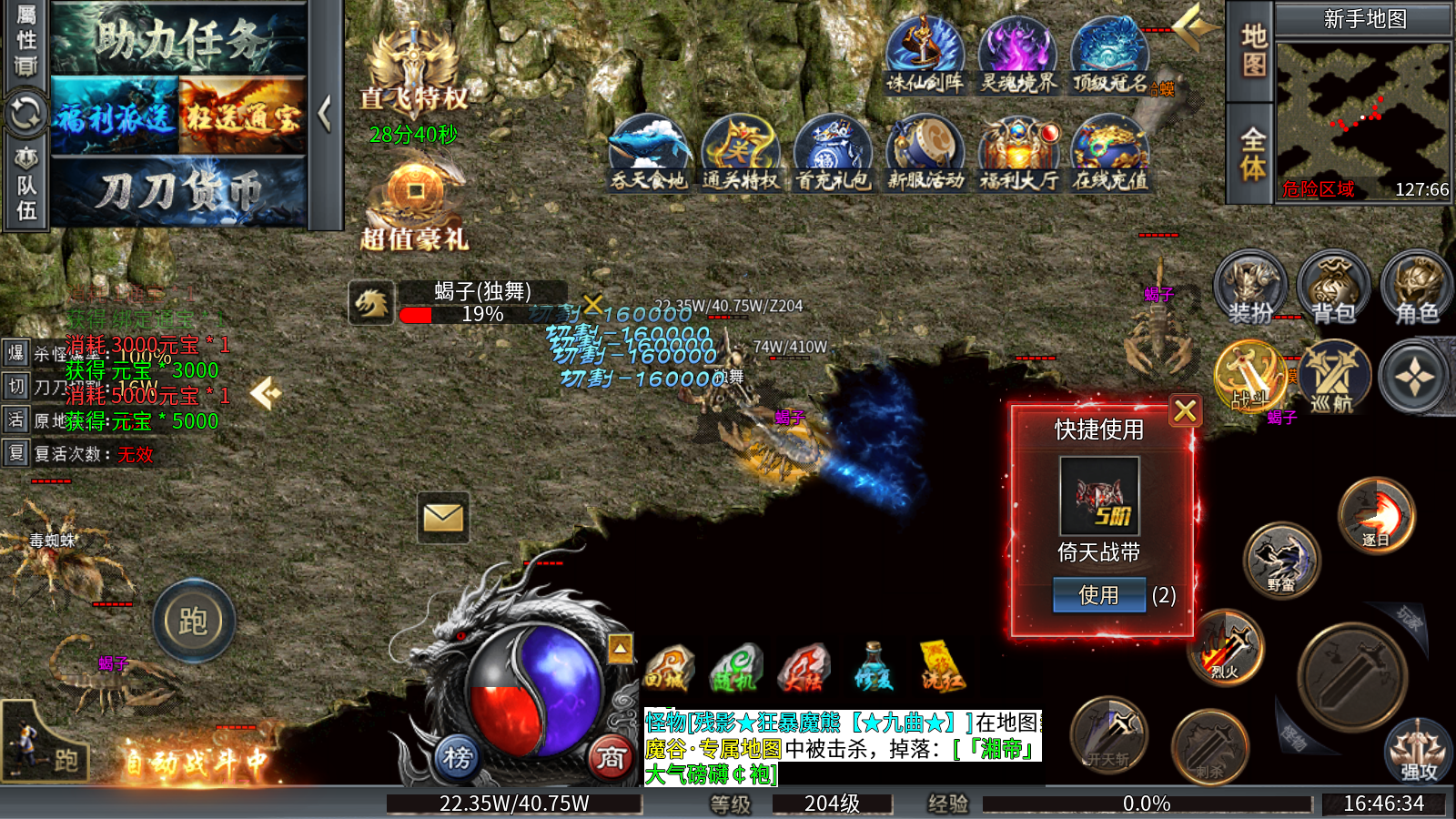Cast the 烈火 flame sword skill
The width and height of the screenshot is (1456, 819).
click(1226, 648)
